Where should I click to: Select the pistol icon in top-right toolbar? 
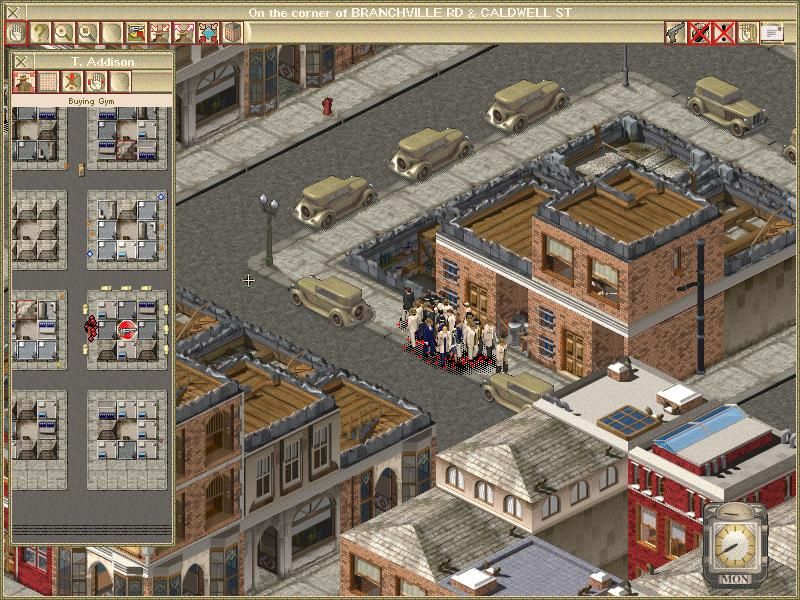pyautogui.click(x=675, y=32)
